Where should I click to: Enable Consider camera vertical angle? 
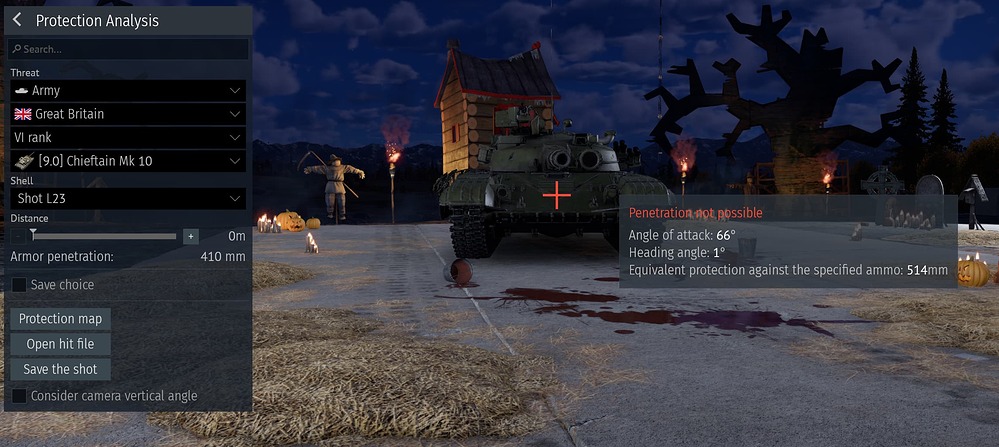[19, 396]
